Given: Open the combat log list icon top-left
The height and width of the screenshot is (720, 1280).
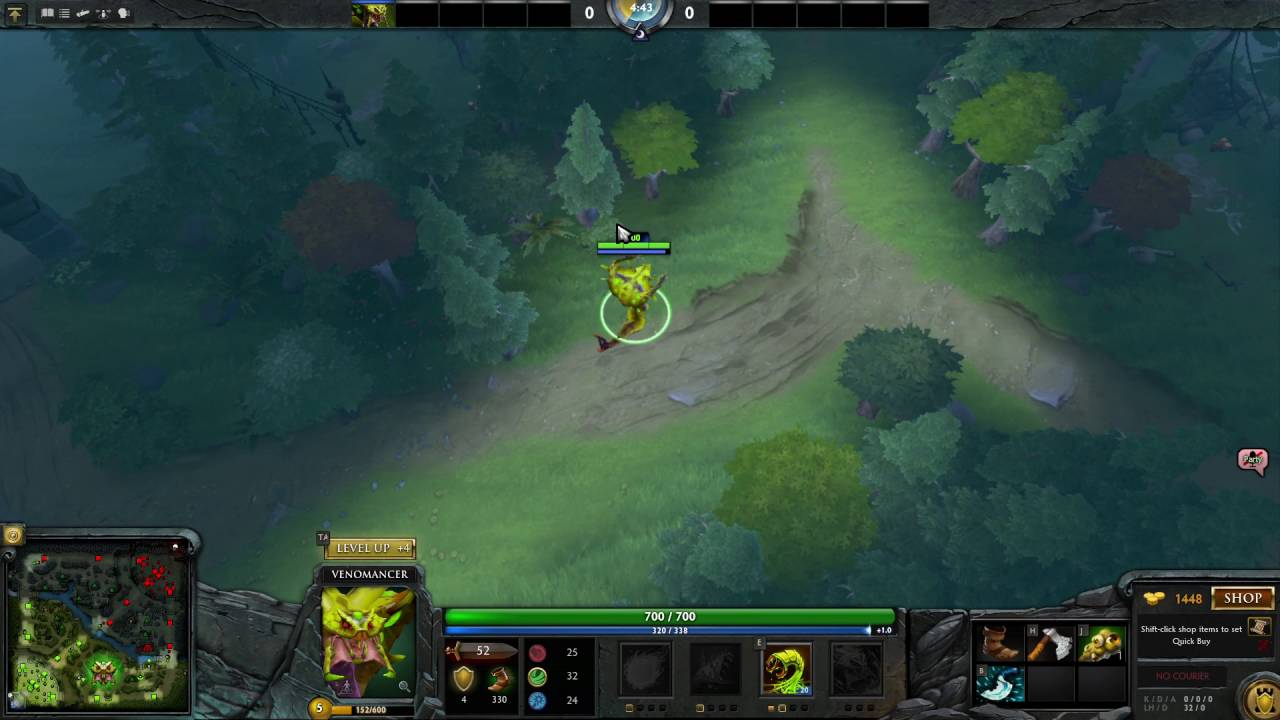Looking at the screenshot, I should [x=64, y=13].
